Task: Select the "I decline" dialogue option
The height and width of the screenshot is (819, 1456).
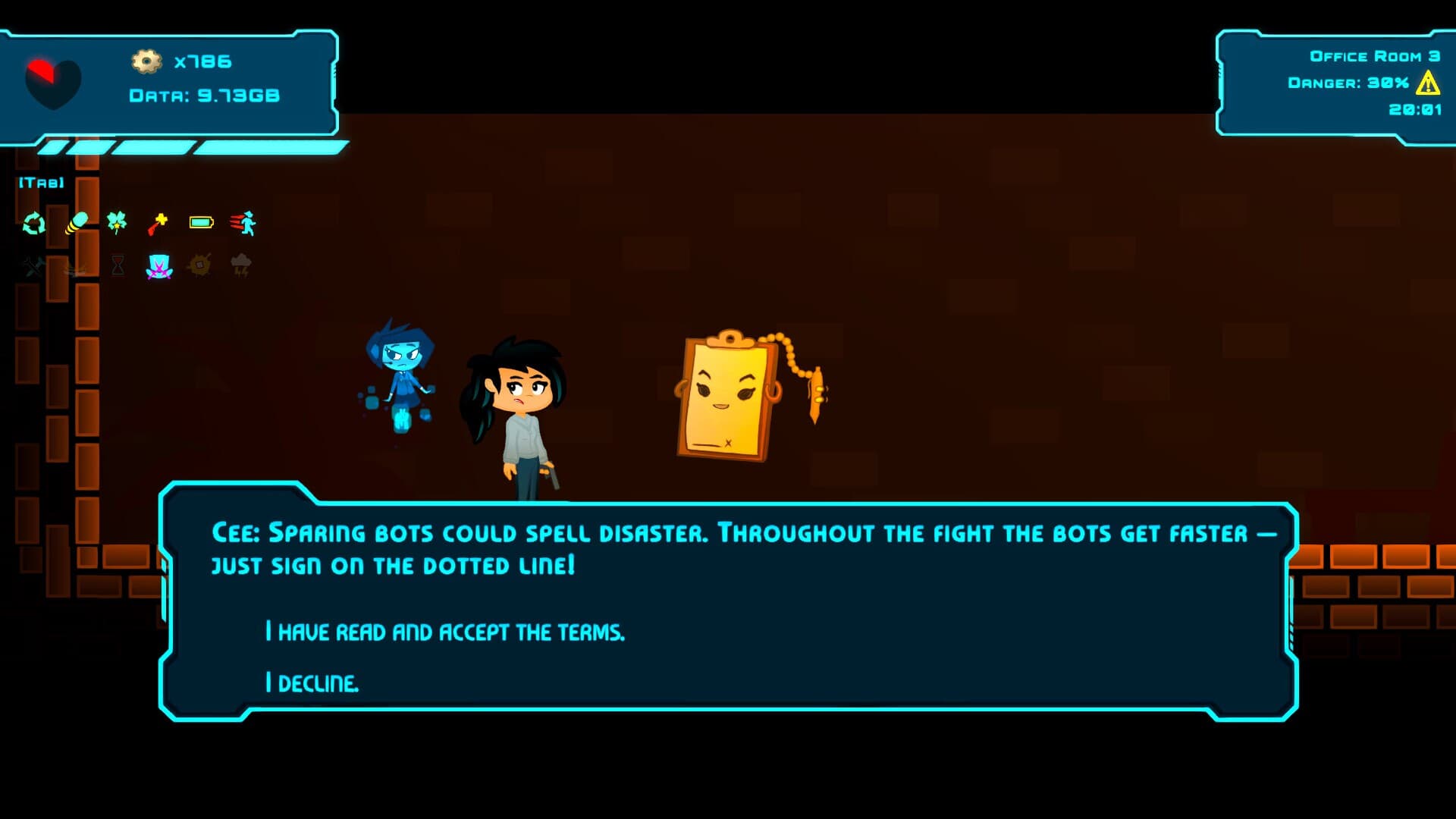Action: coord(313,682)
